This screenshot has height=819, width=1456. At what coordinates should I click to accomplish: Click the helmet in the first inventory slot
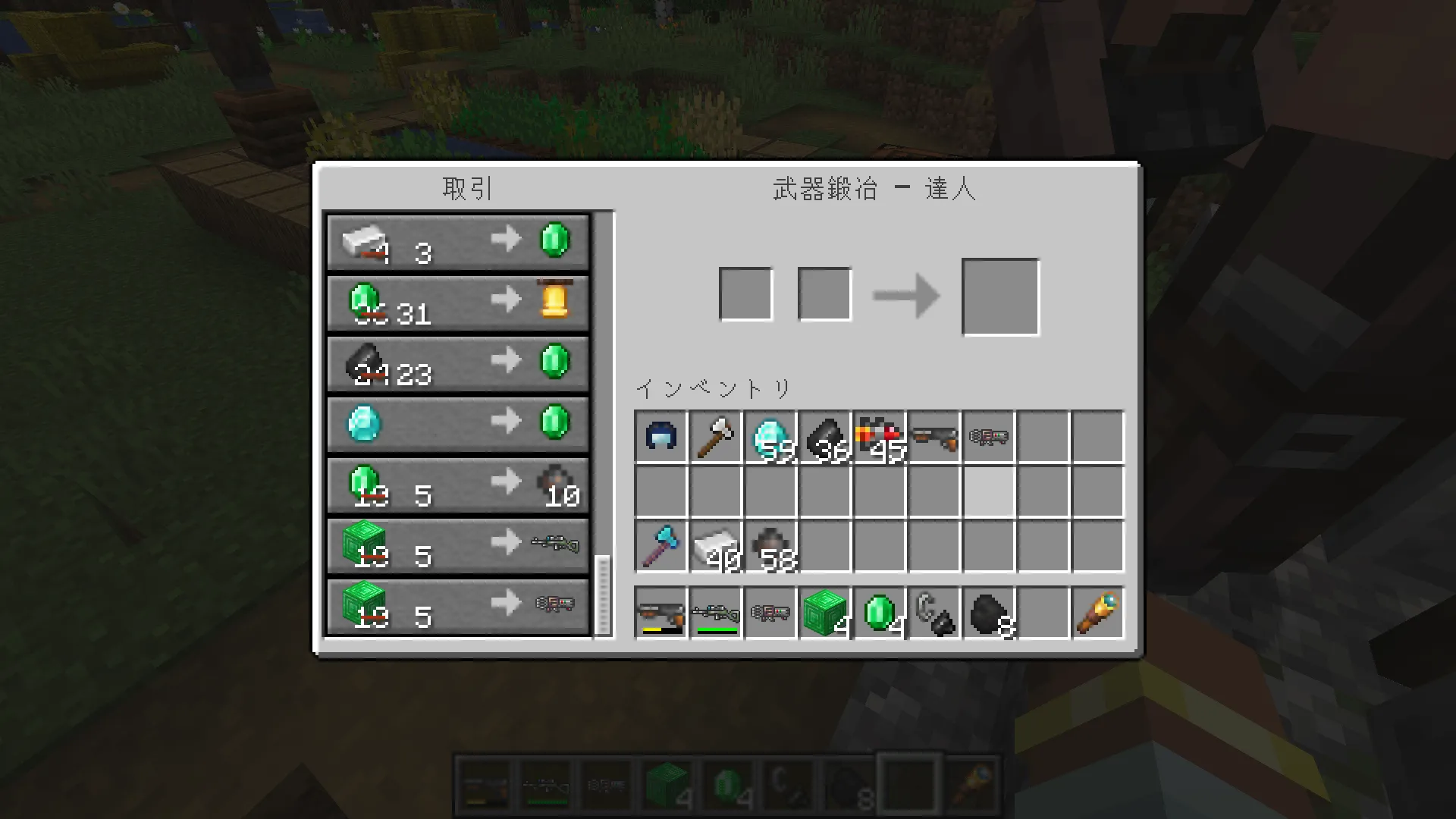point(659,436)
